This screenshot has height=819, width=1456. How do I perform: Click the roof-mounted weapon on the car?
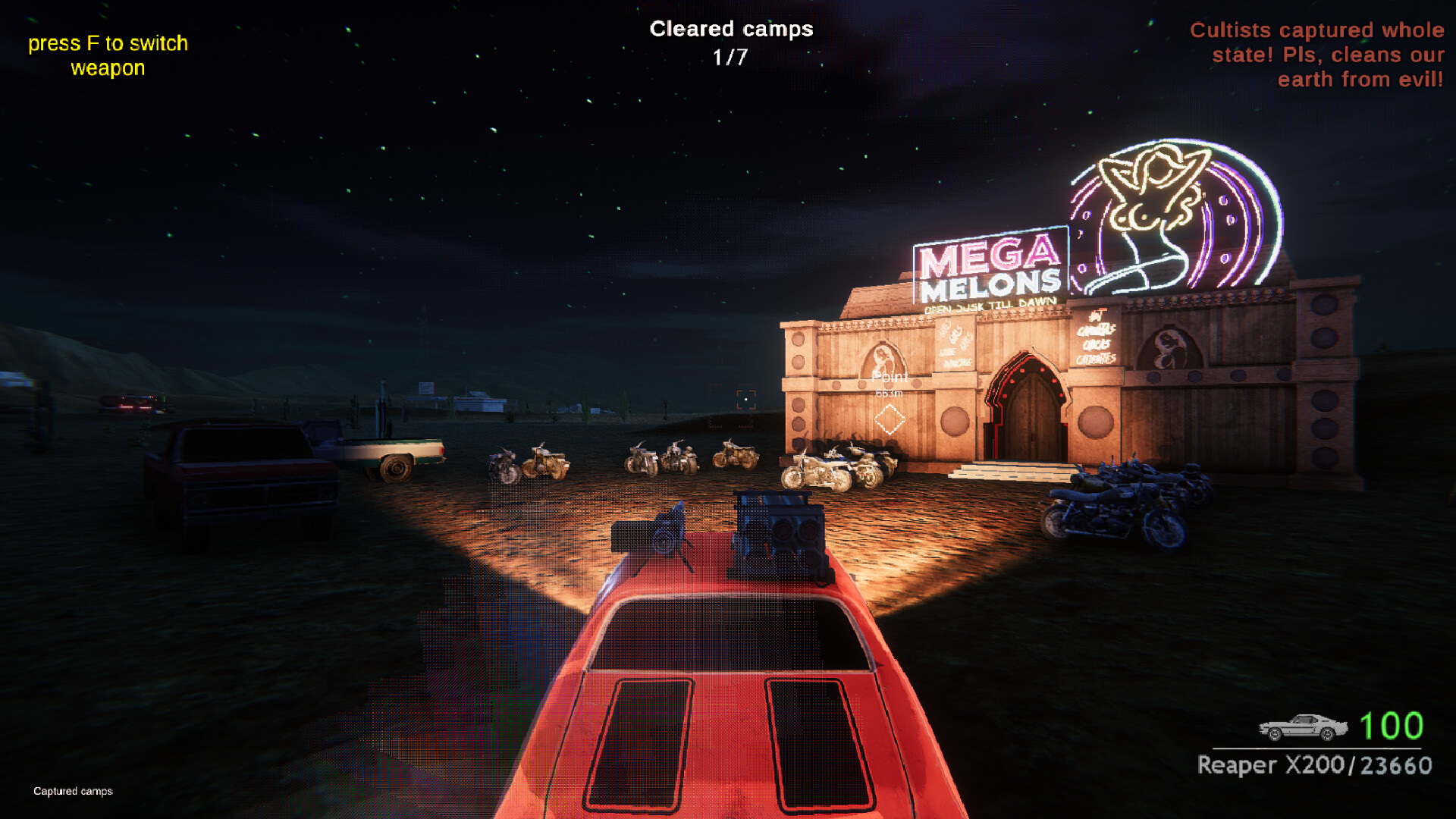773,531
